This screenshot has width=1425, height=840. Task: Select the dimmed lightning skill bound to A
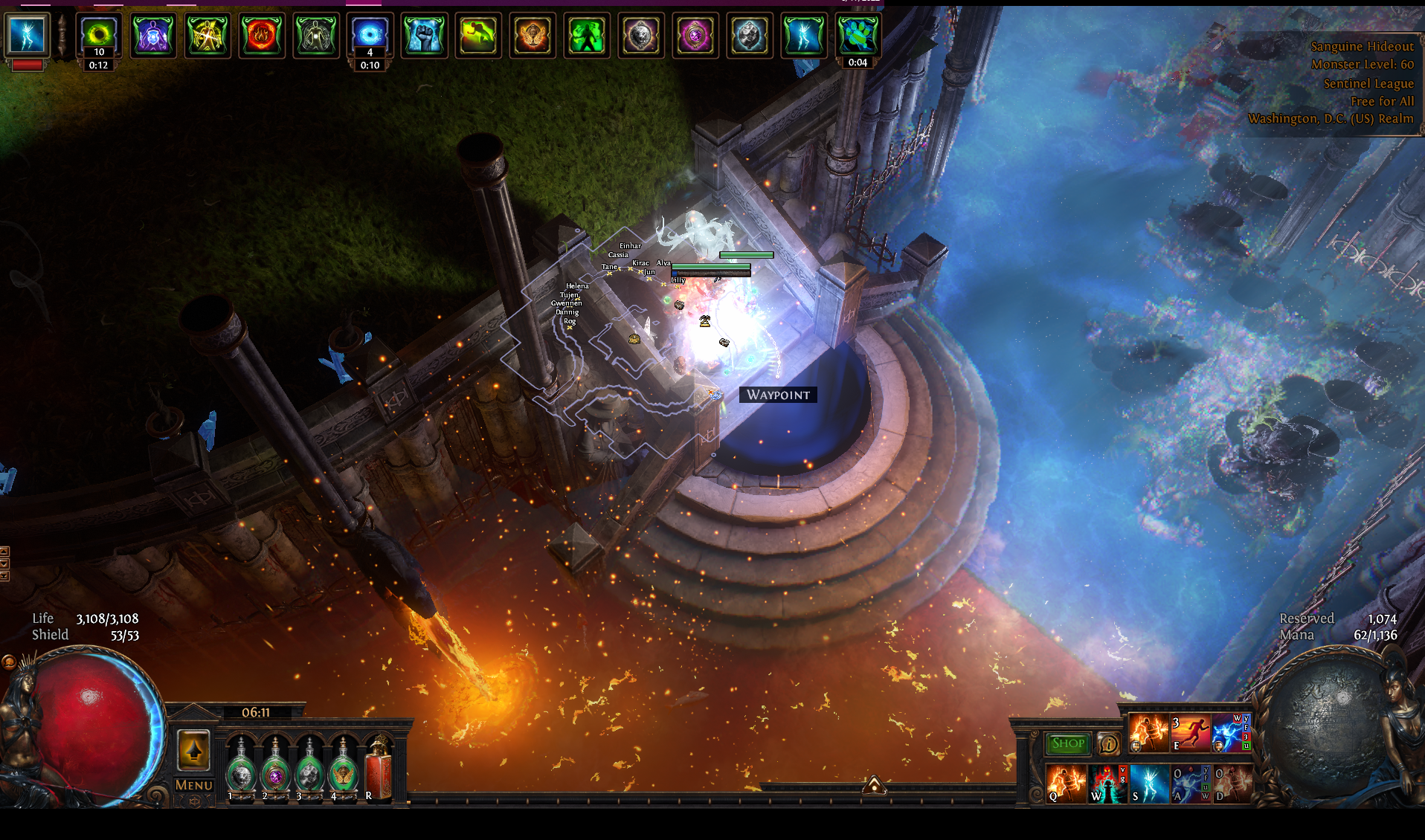[1190, 784]
